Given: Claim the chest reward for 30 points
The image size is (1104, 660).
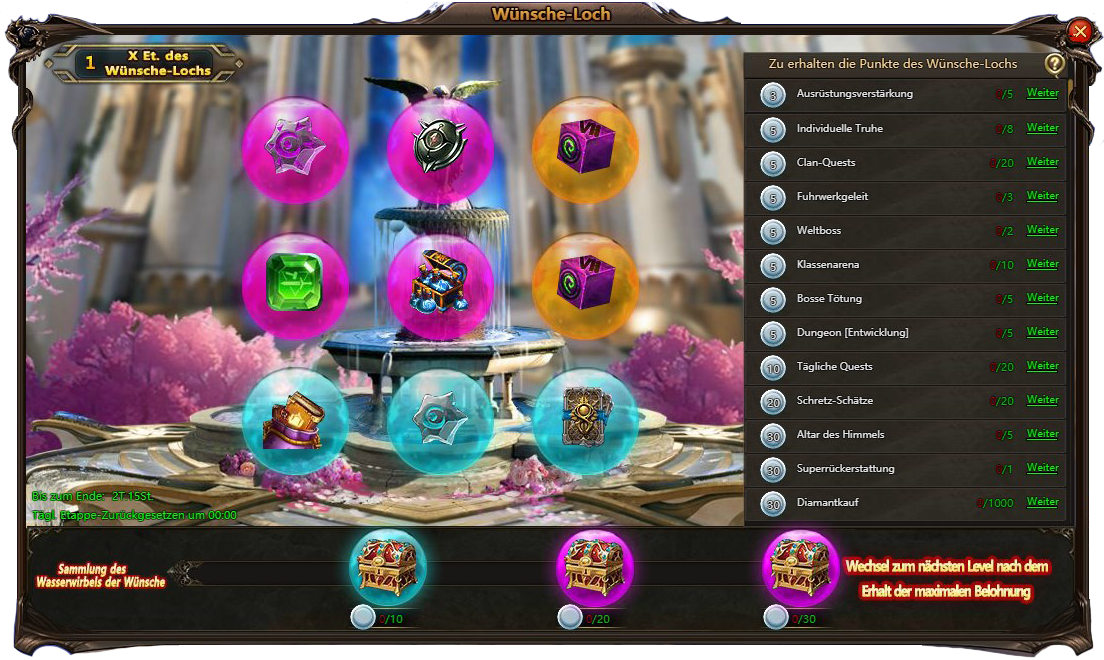Looking at the screenshot, I should (x=801, y=566).
